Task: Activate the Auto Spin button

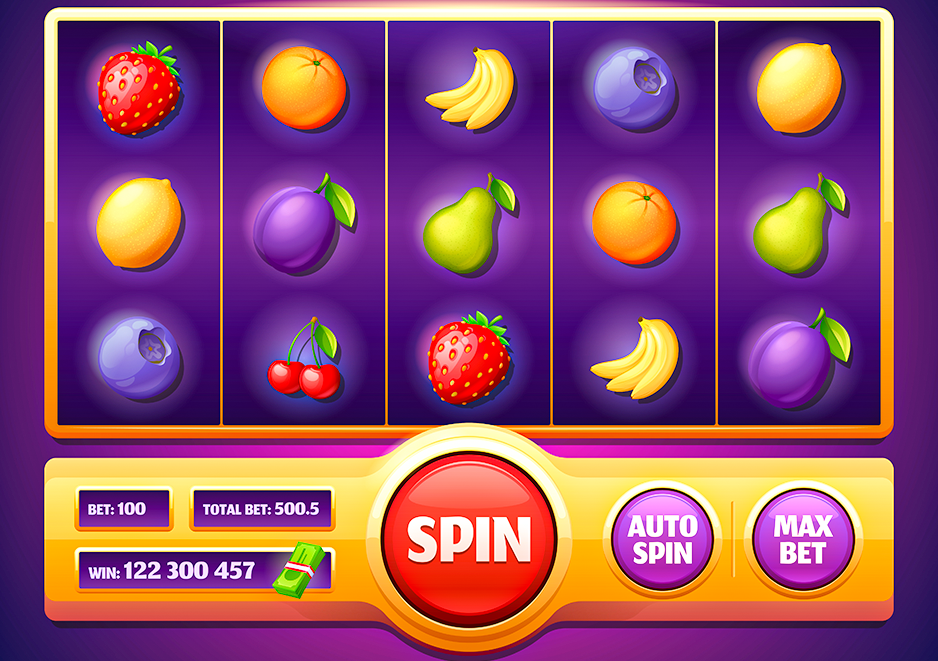Action: [662, 539]
